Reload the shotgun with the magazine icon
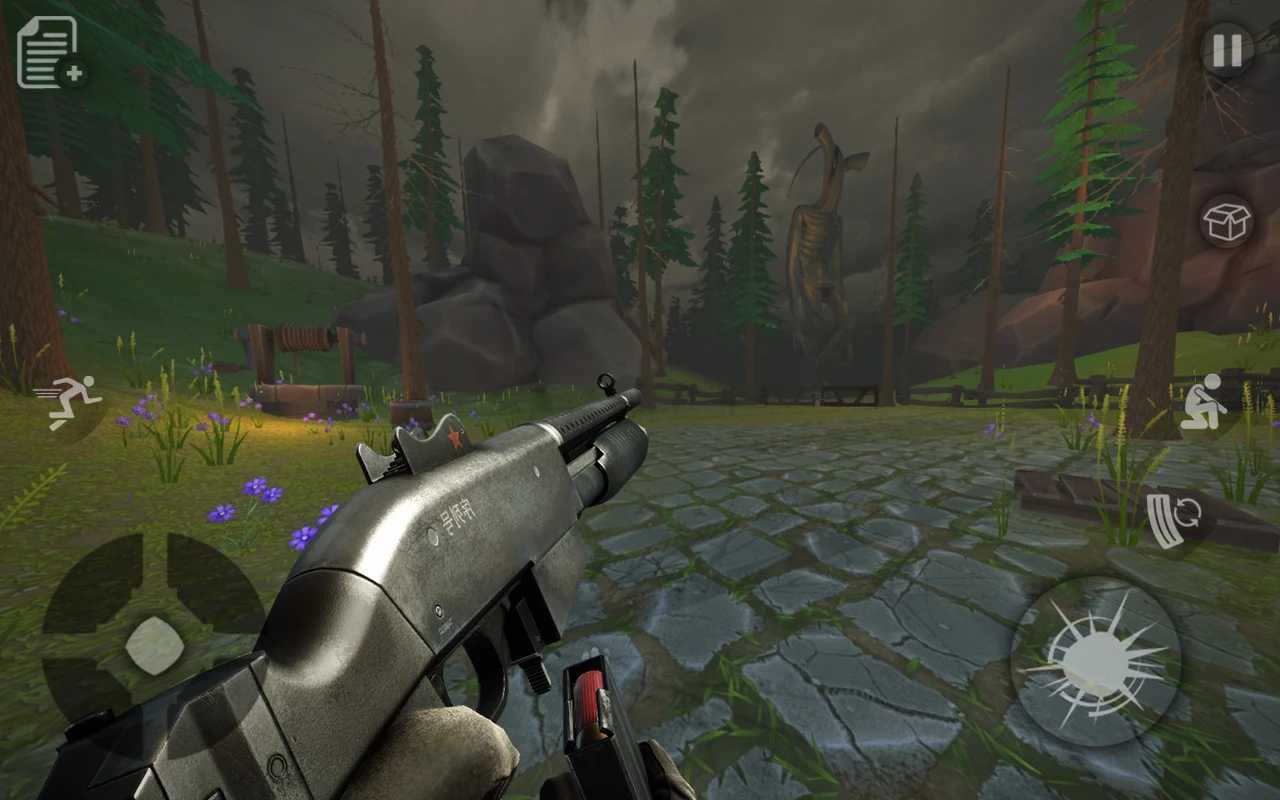The height and width of the screenshot is (800, 1280). (x=1174, y=520)
